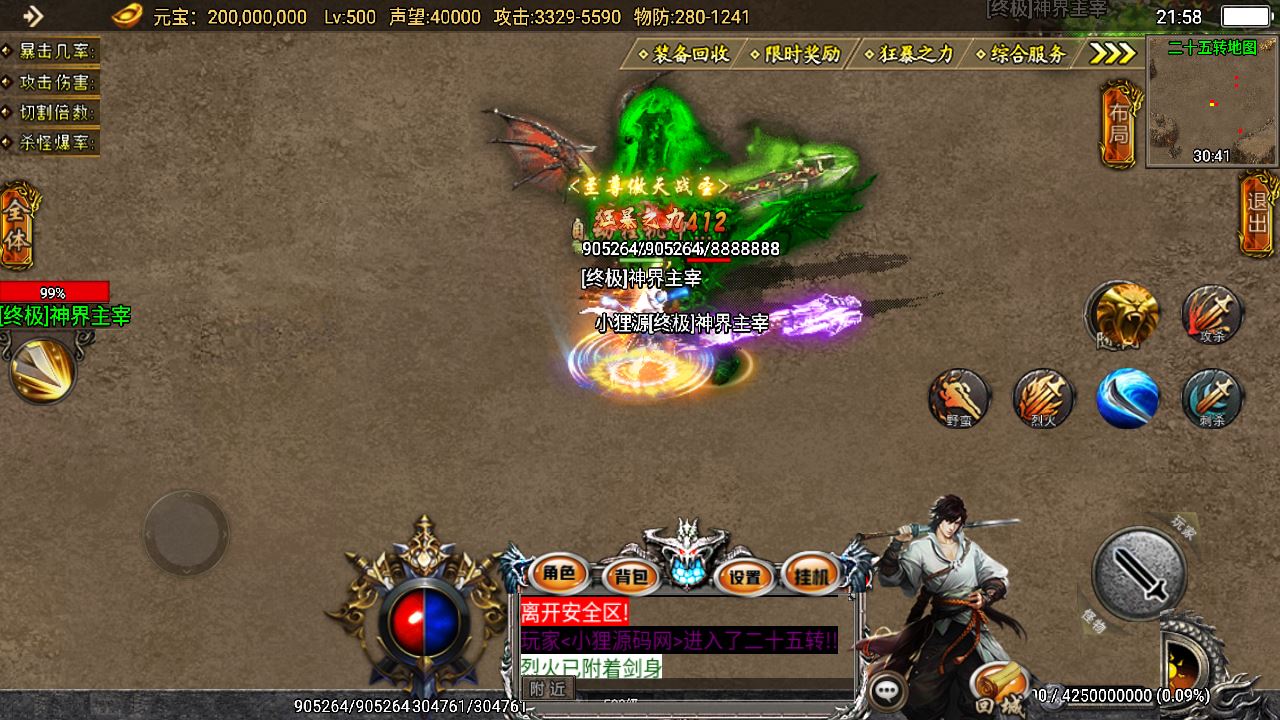Open the 背包 backpack
Viewport: 1280px width, 720px height.
click(631, 576)
